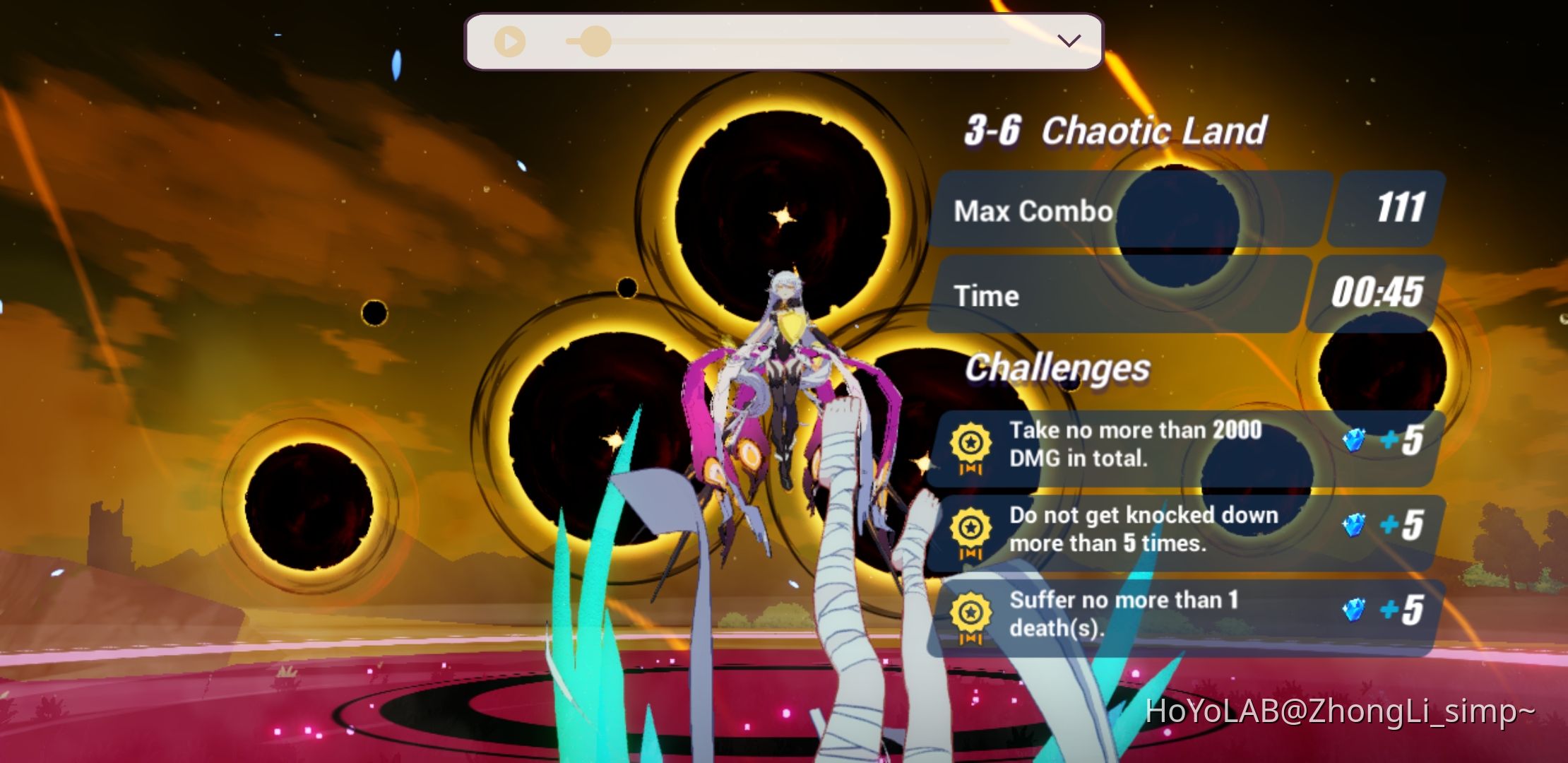The image size is (1568, 763).
Task: Click the Play button on the replay bar
Action: pyautogui.click(x=510, y=41)
